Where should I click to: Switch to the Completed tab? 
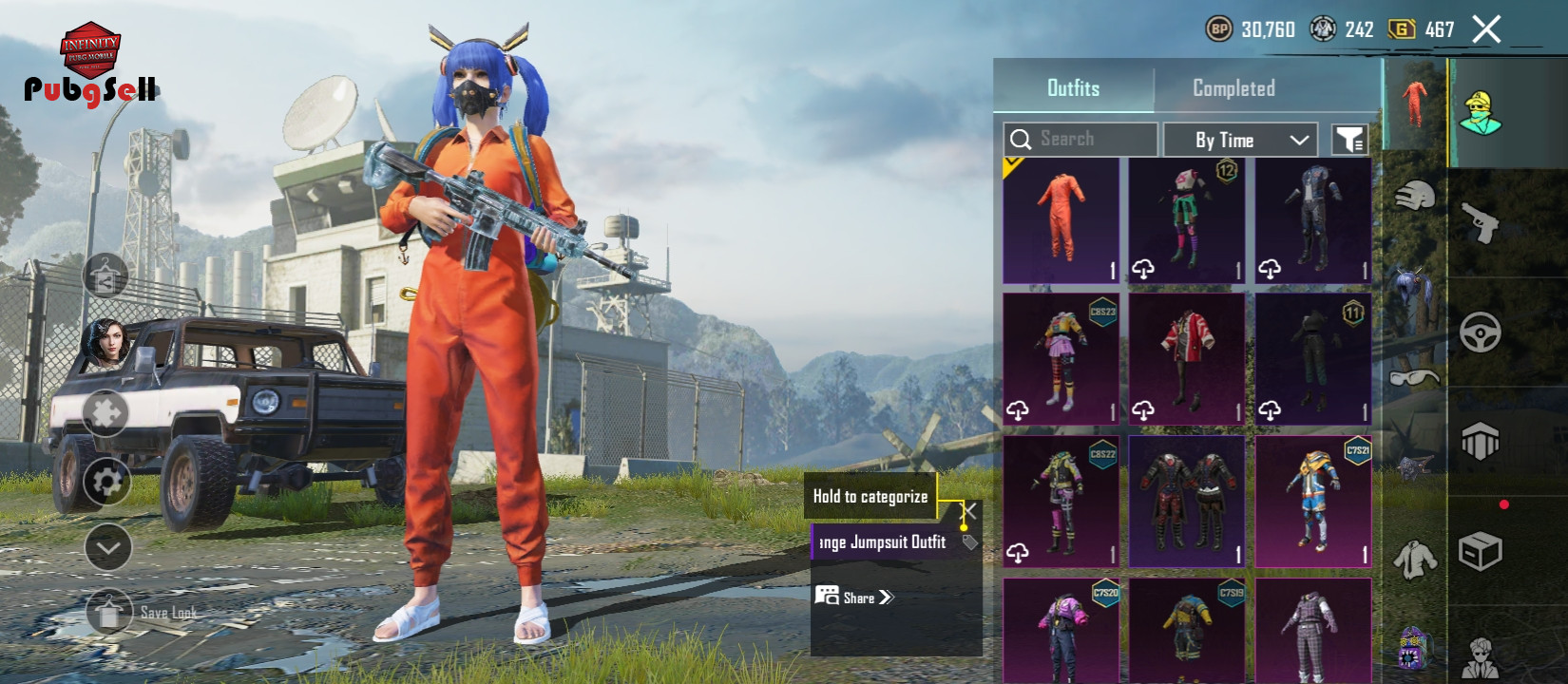(x=1233, y=88)
